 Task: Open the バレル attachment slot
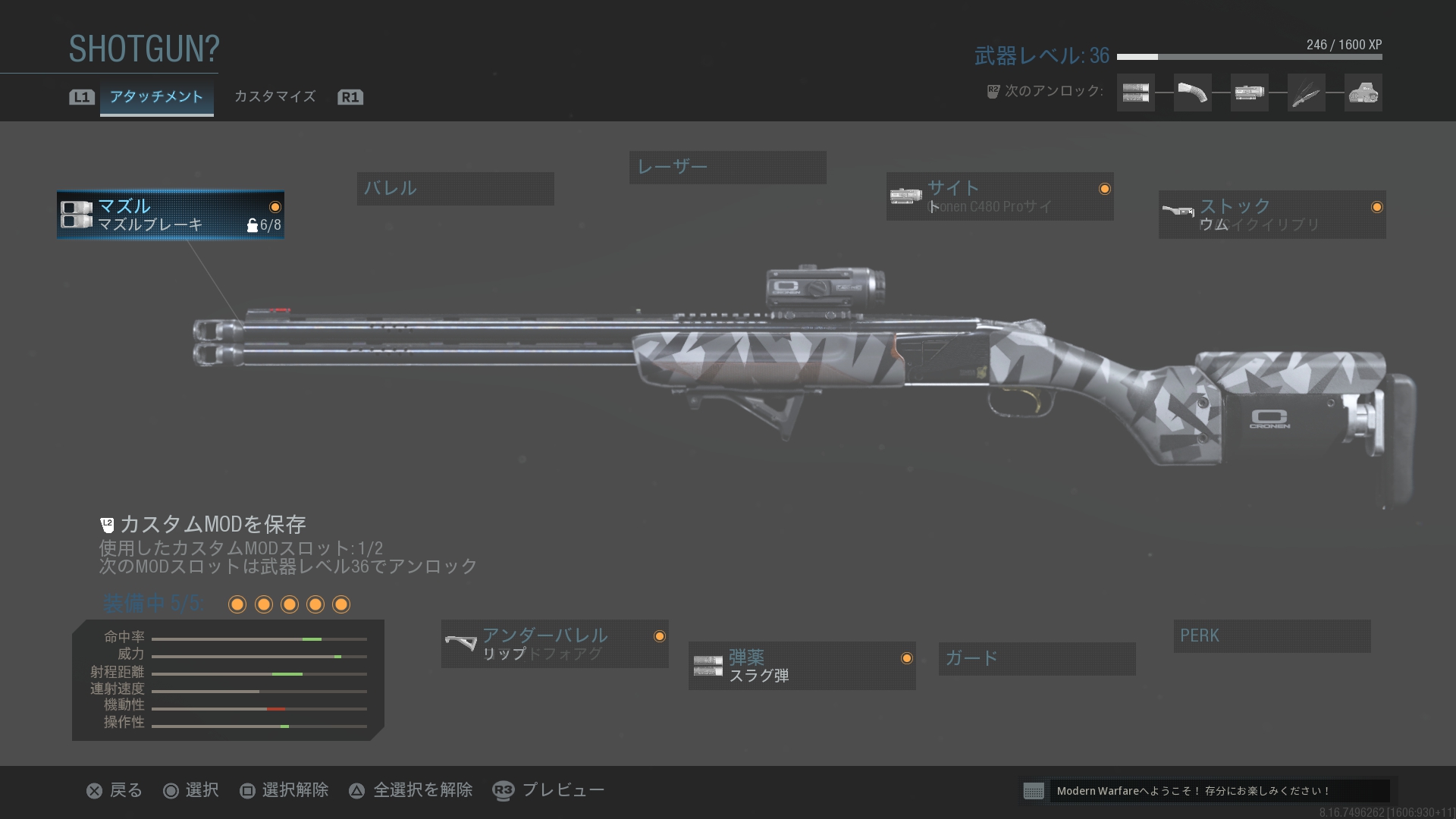[x=455, y=188]
